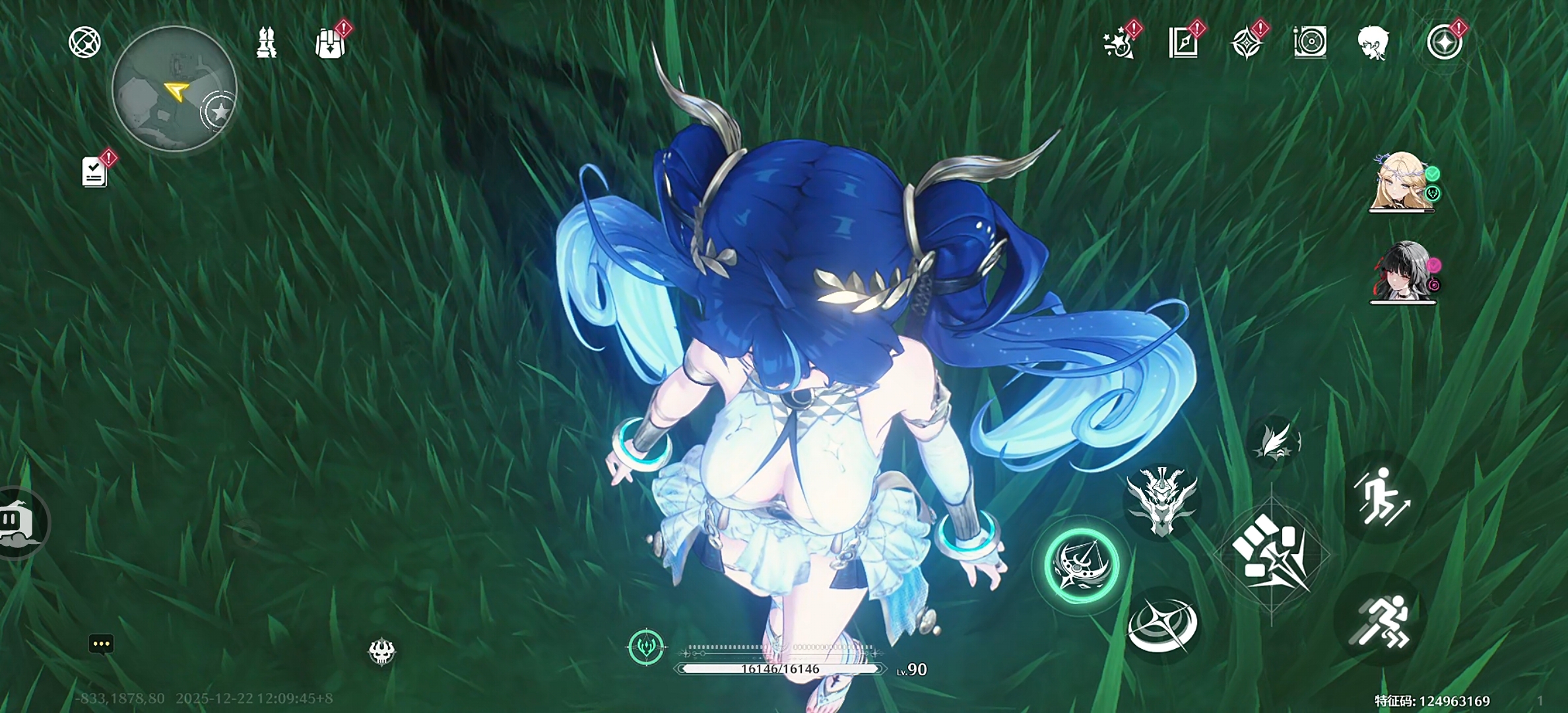Image resolution: width=1568 pixels, height=713 pixels.
Task: Open the chat speech bubble
Action: coord(101,644)
